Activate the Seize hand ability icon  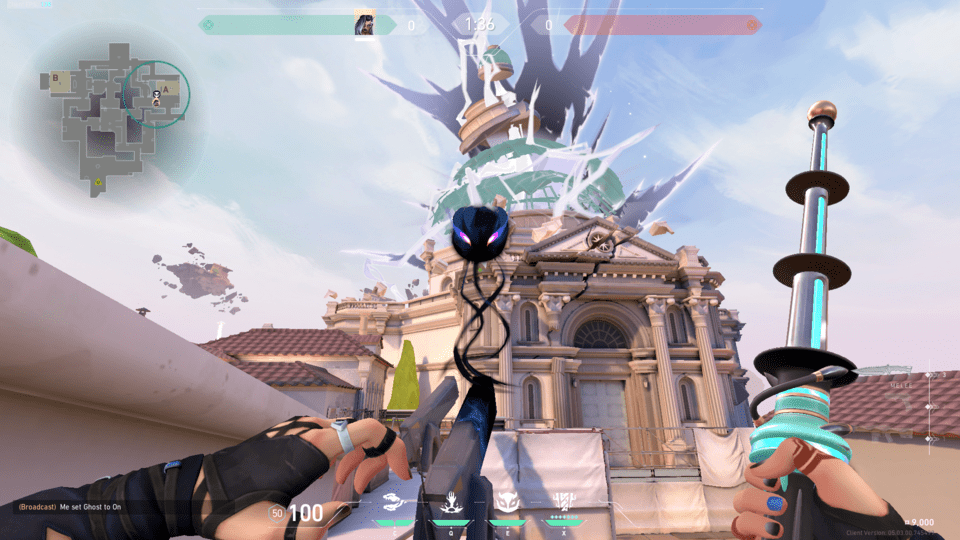pos(450,501)
